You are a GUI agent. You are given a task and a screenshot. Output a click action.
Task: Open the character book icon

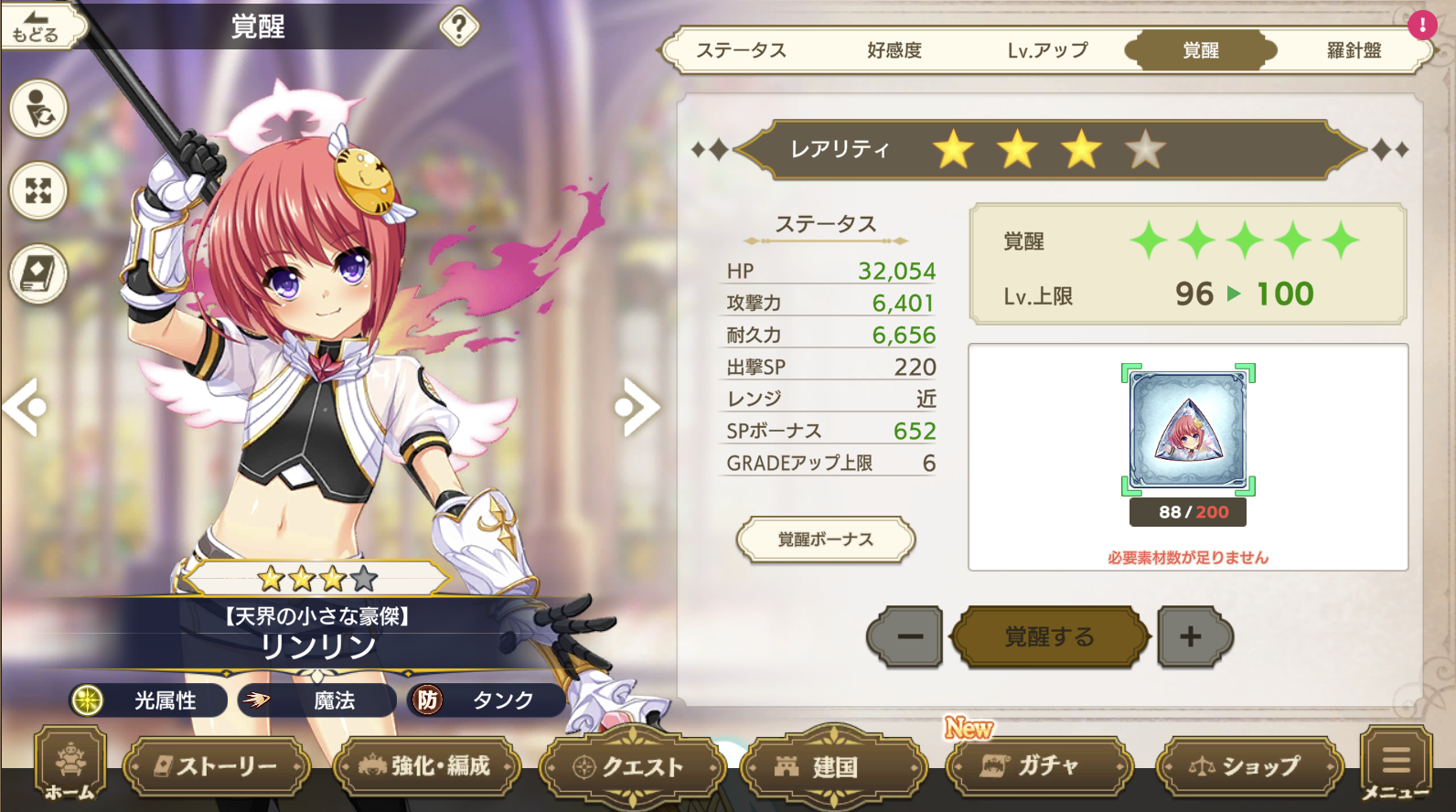(x=38, y=272)
